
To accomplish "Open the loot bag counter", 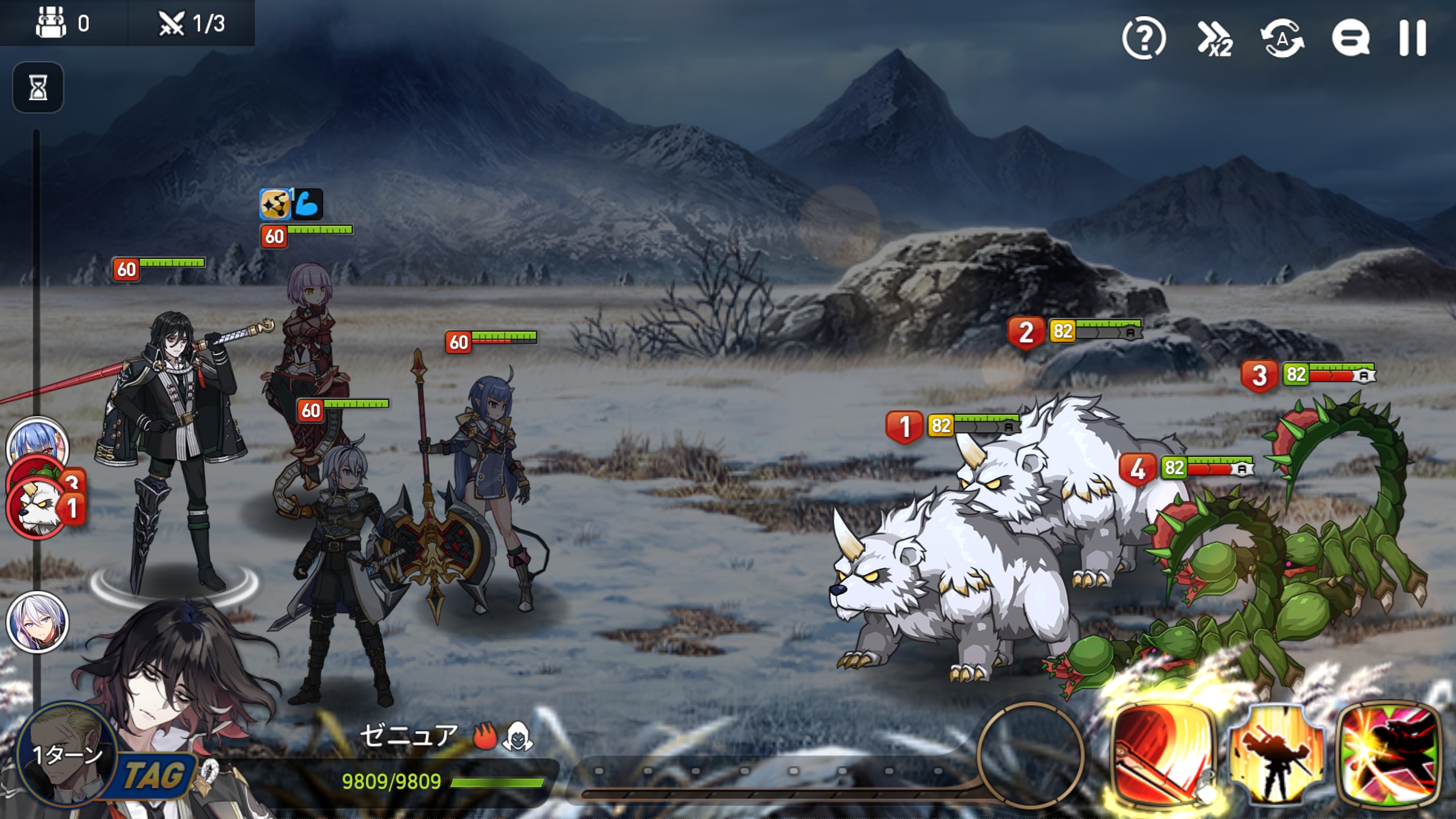I will [x=63, y=23].
